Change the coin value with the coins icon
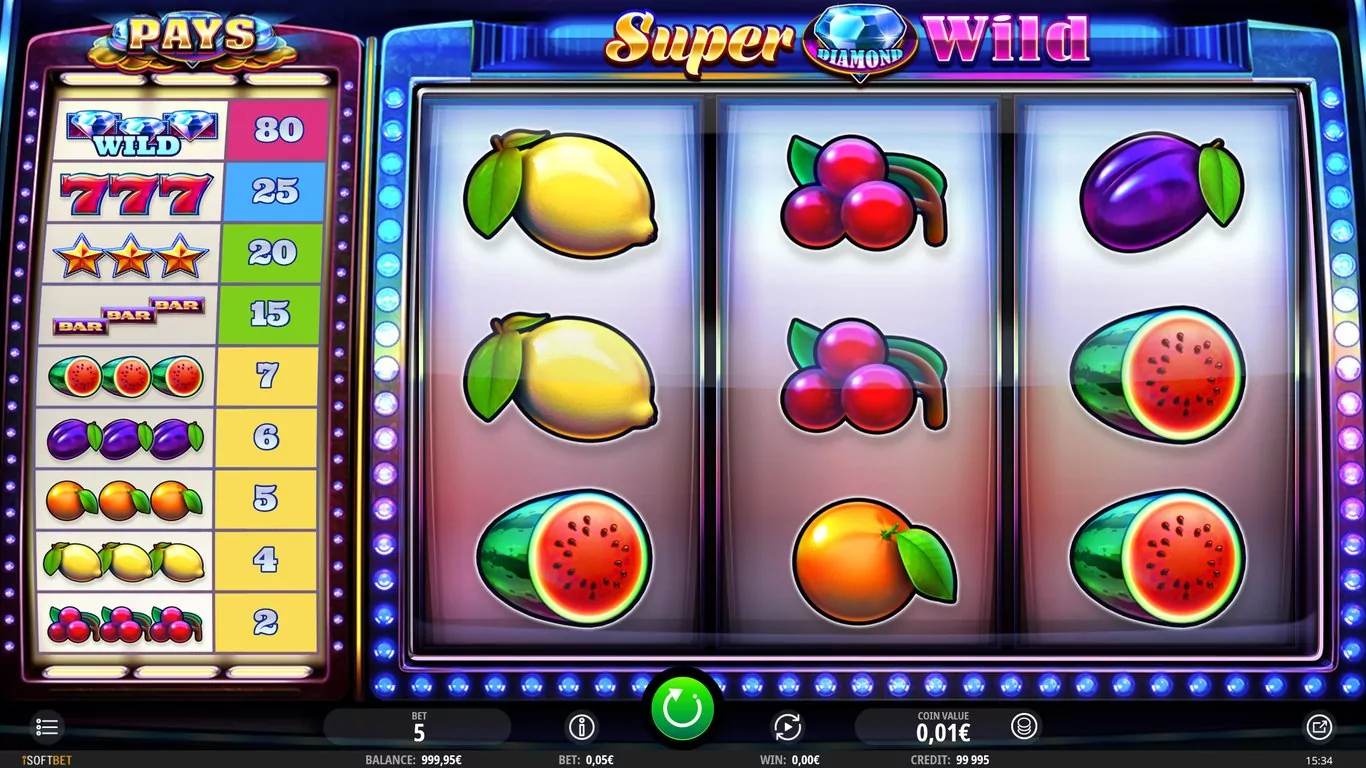 [x=1023, y=726]
